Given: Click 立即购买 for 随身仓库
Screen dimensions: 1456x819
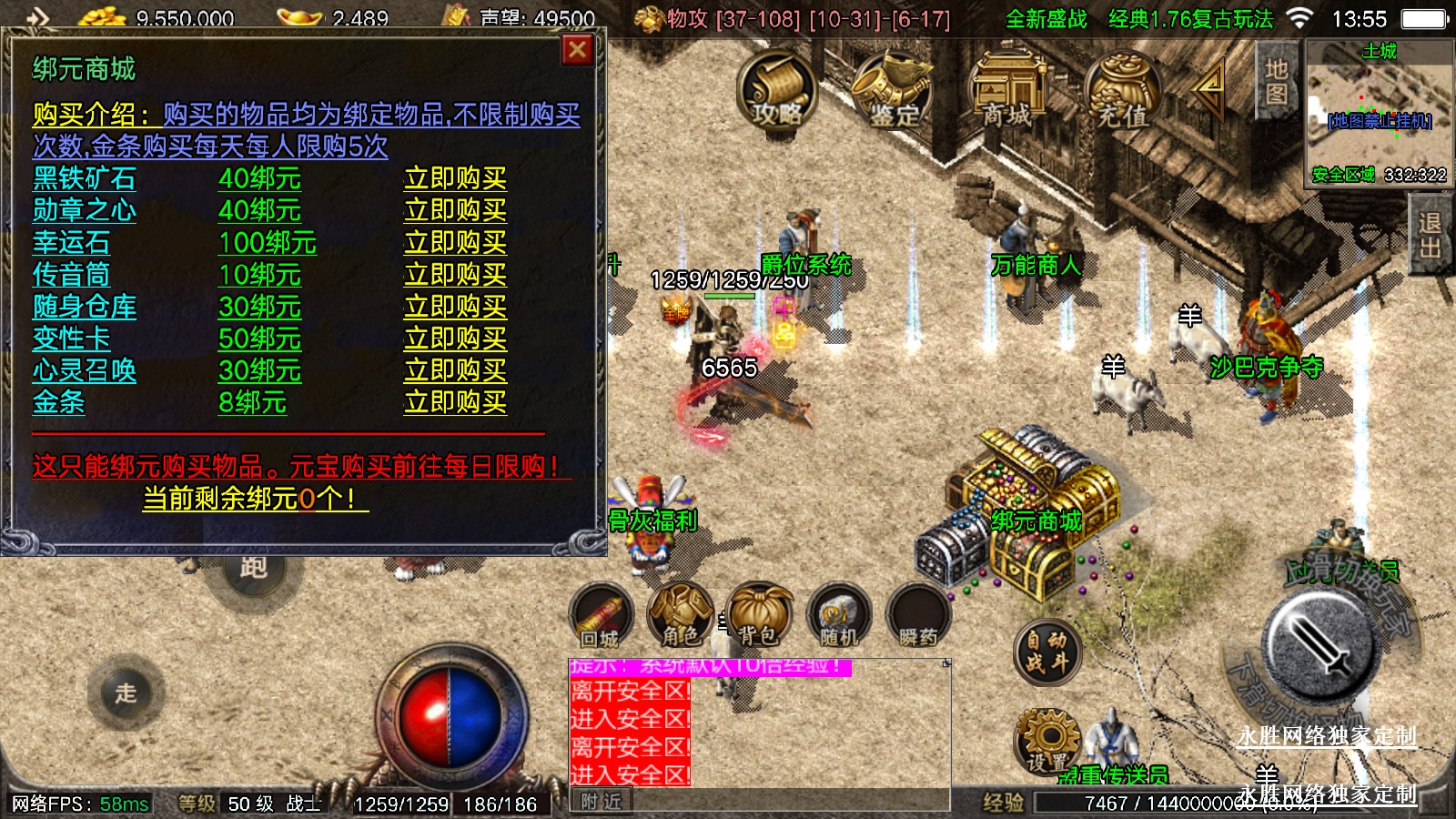Looking at the screenshot, I should (455, 307).
